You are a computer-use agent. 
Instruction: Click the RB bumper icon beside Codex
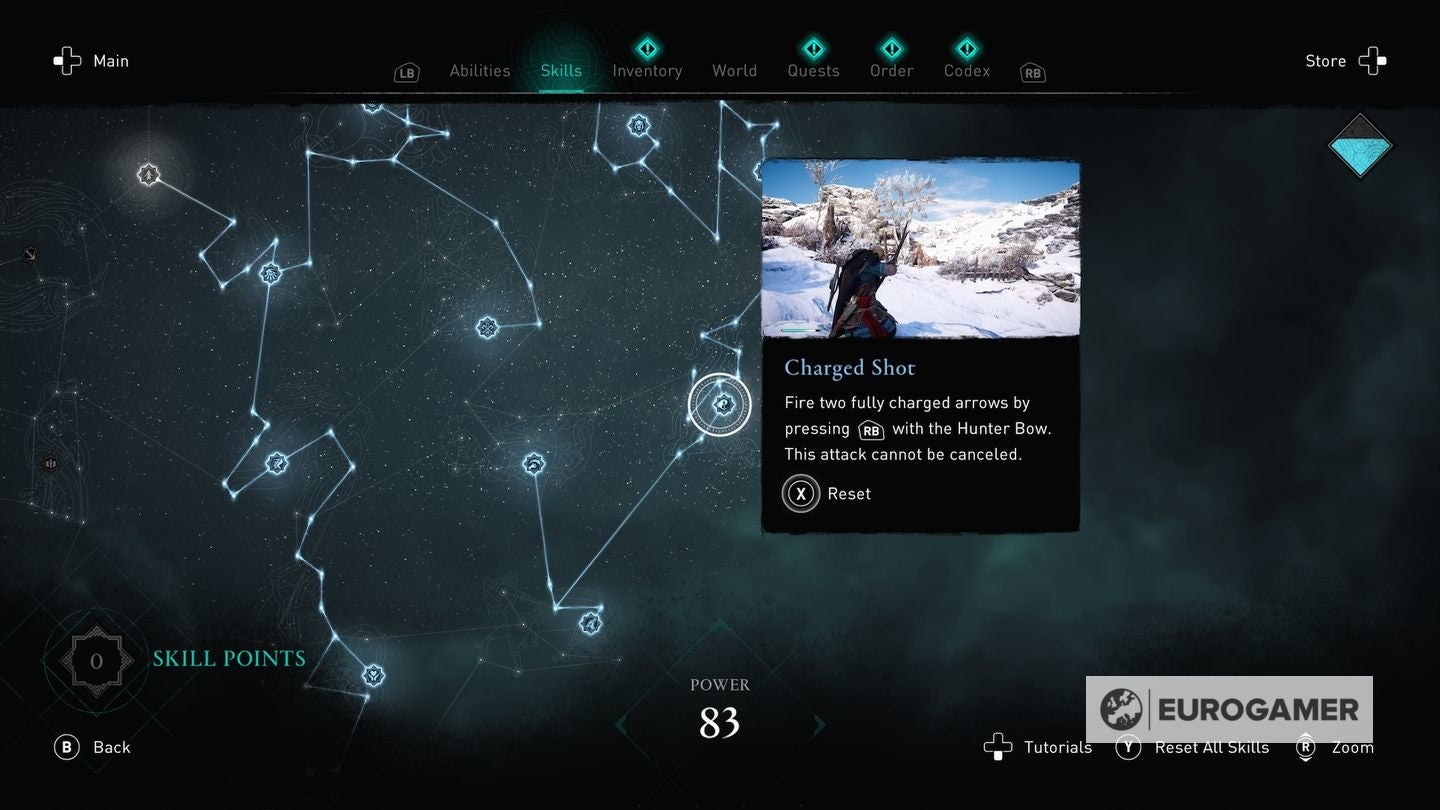tap(1031, 72)
